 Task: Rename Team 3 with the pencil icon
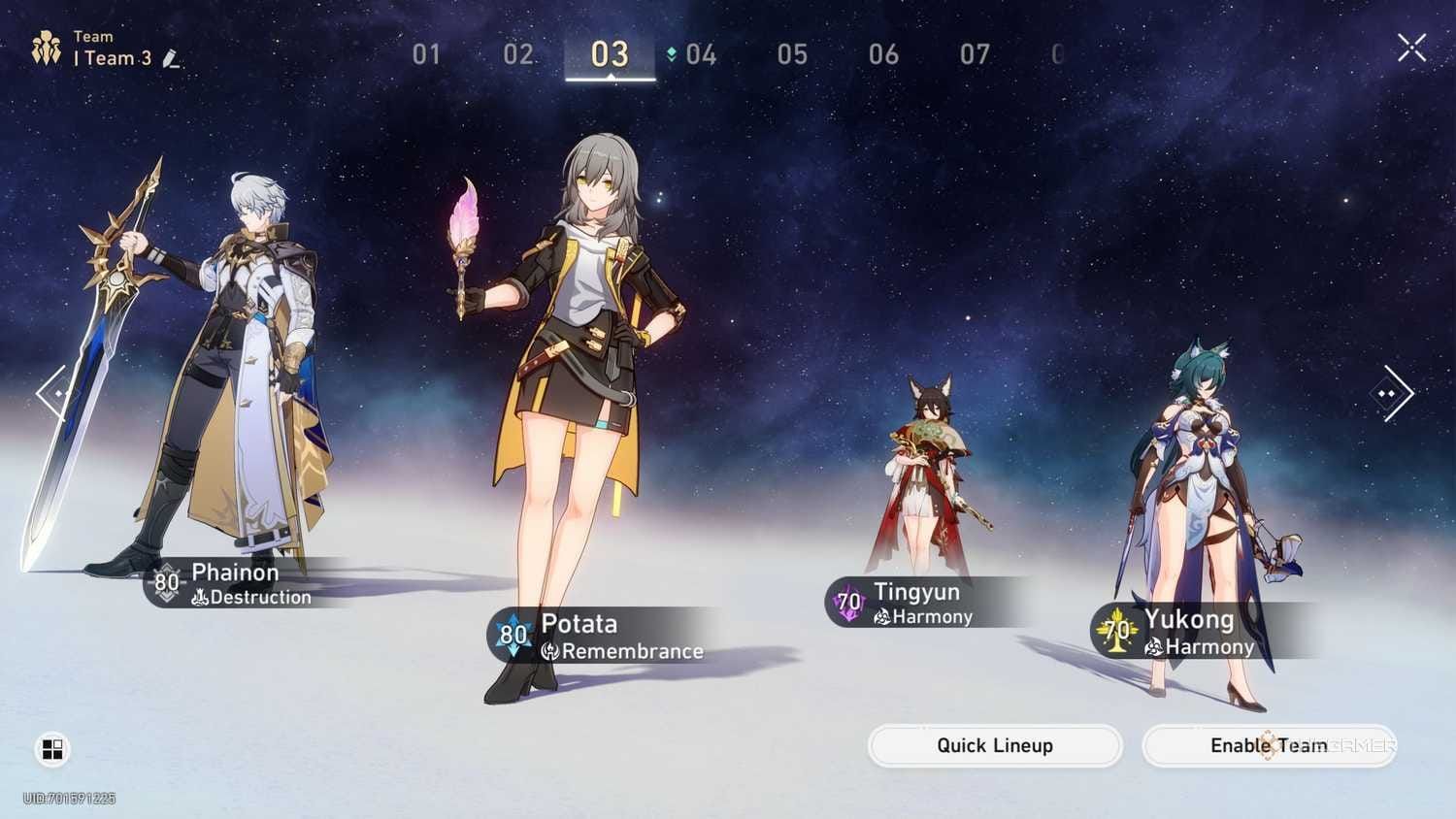[172, 59]
